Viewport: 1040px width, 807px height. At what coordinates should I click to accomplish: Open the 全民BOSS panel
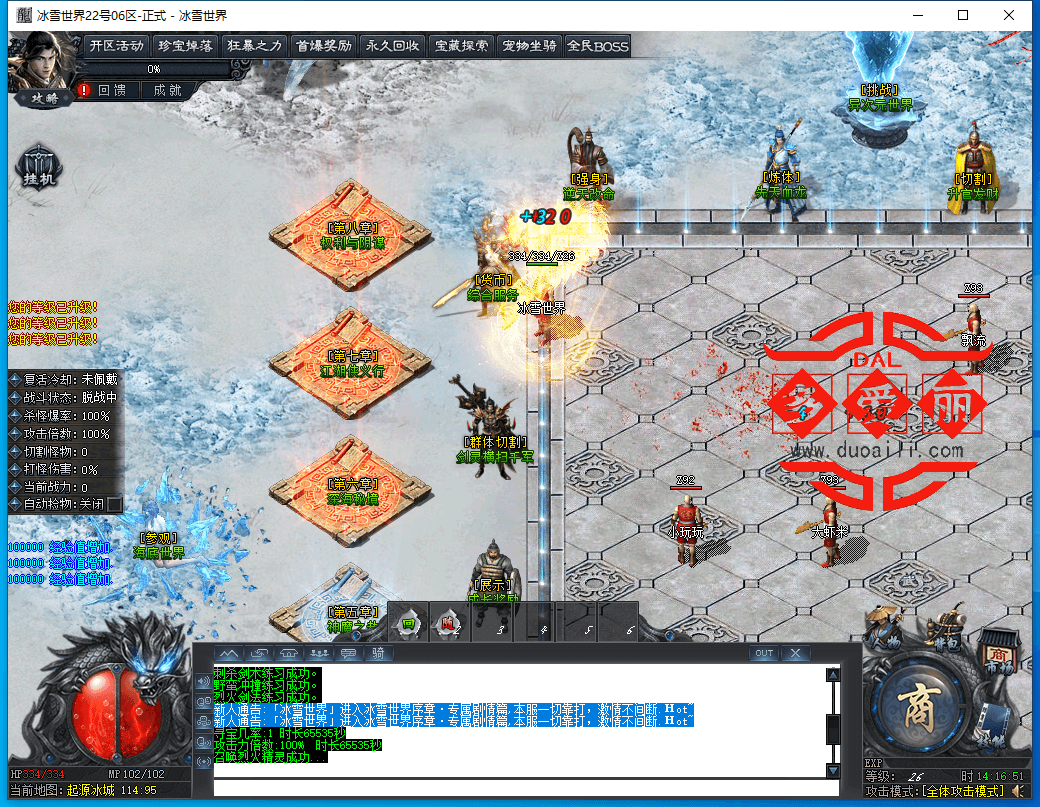click(597, 45)
